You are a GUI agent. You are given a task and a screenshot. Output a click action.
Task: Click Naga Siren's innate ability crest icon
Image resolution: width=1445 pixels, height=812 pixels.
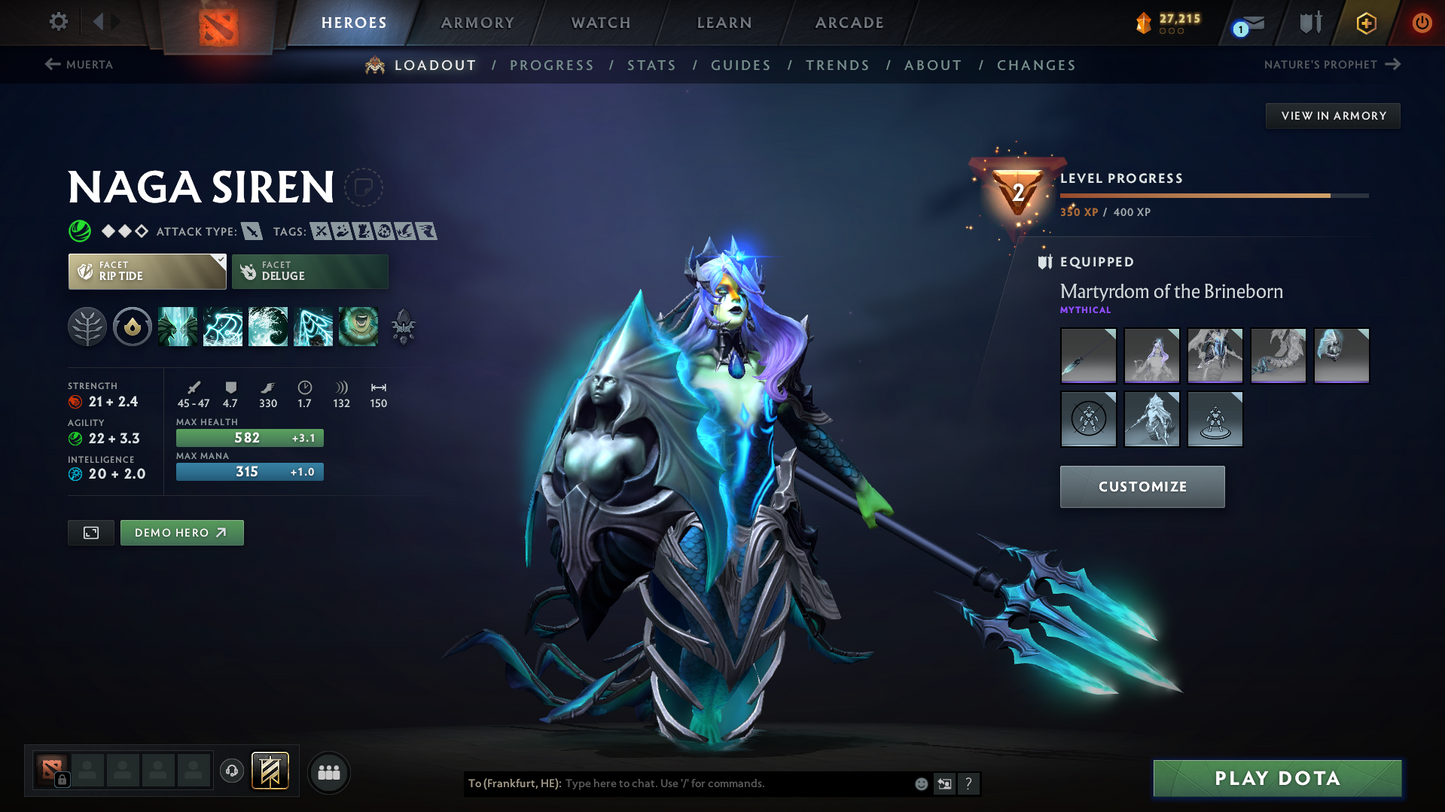pyautogui.click(x=132, y=327)
